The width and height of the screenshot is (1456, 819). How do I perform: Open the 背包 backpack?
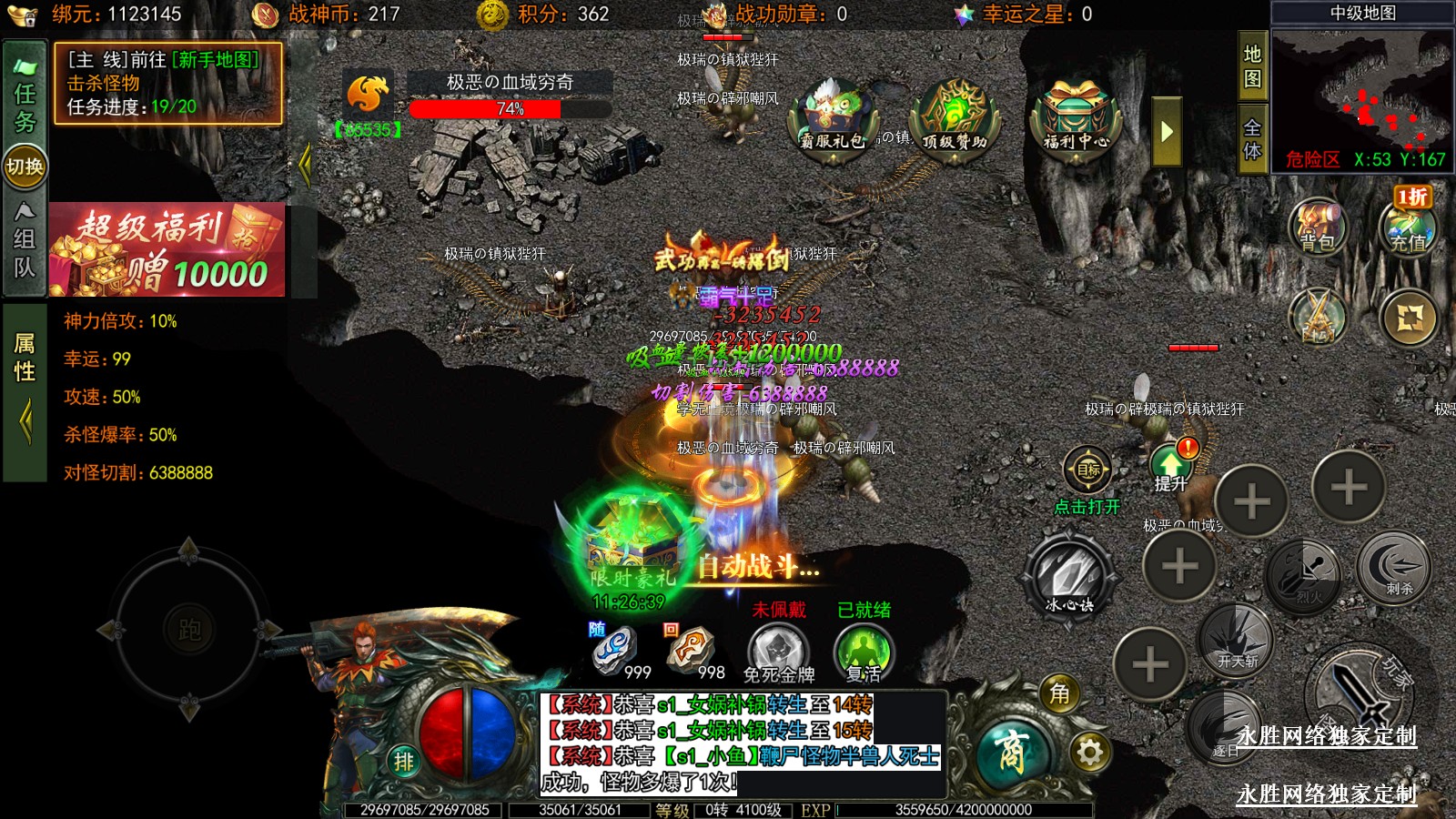tap(1317, 226)
